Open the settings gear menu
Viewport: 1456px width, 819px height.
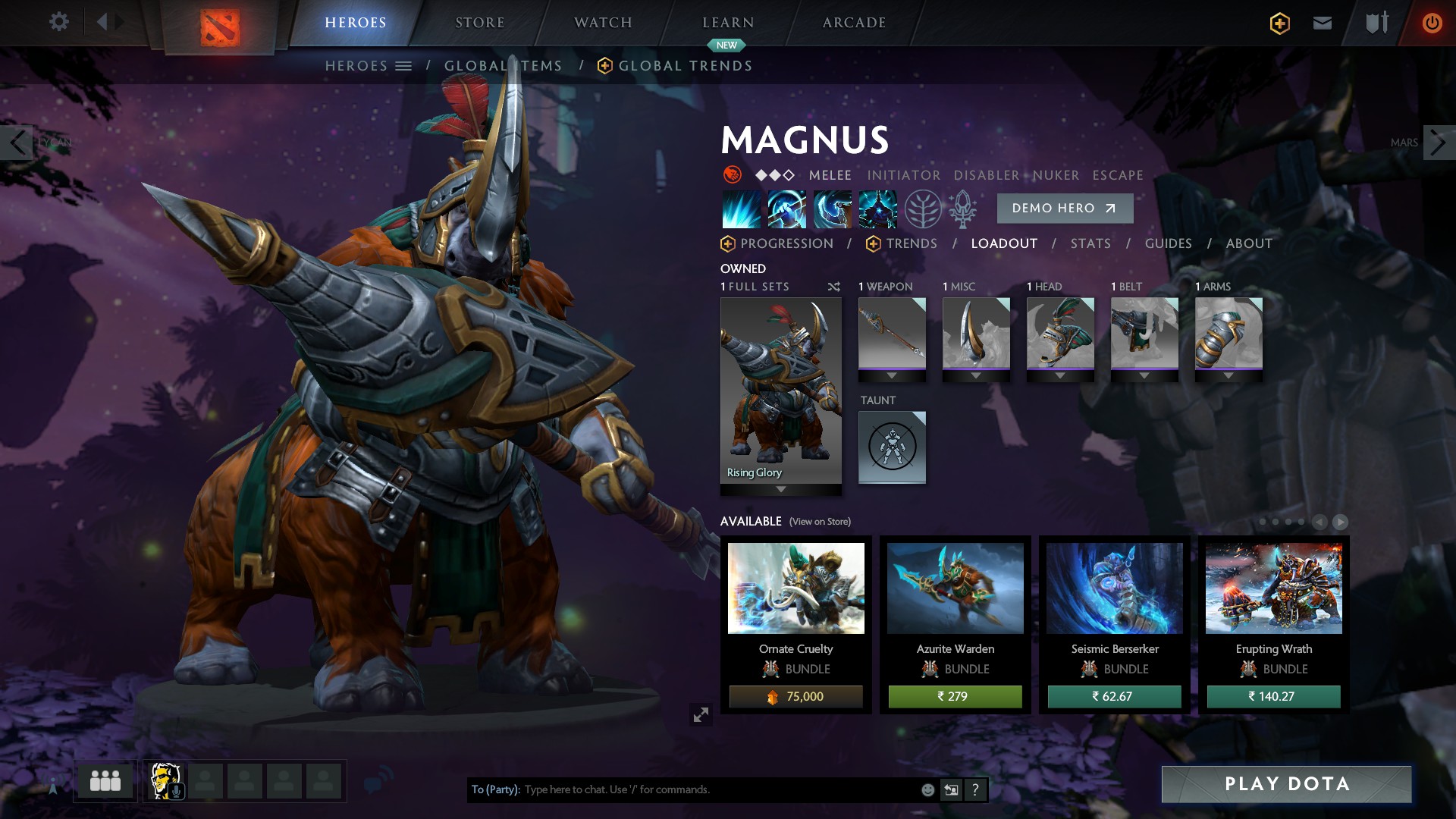pos(59,22)
